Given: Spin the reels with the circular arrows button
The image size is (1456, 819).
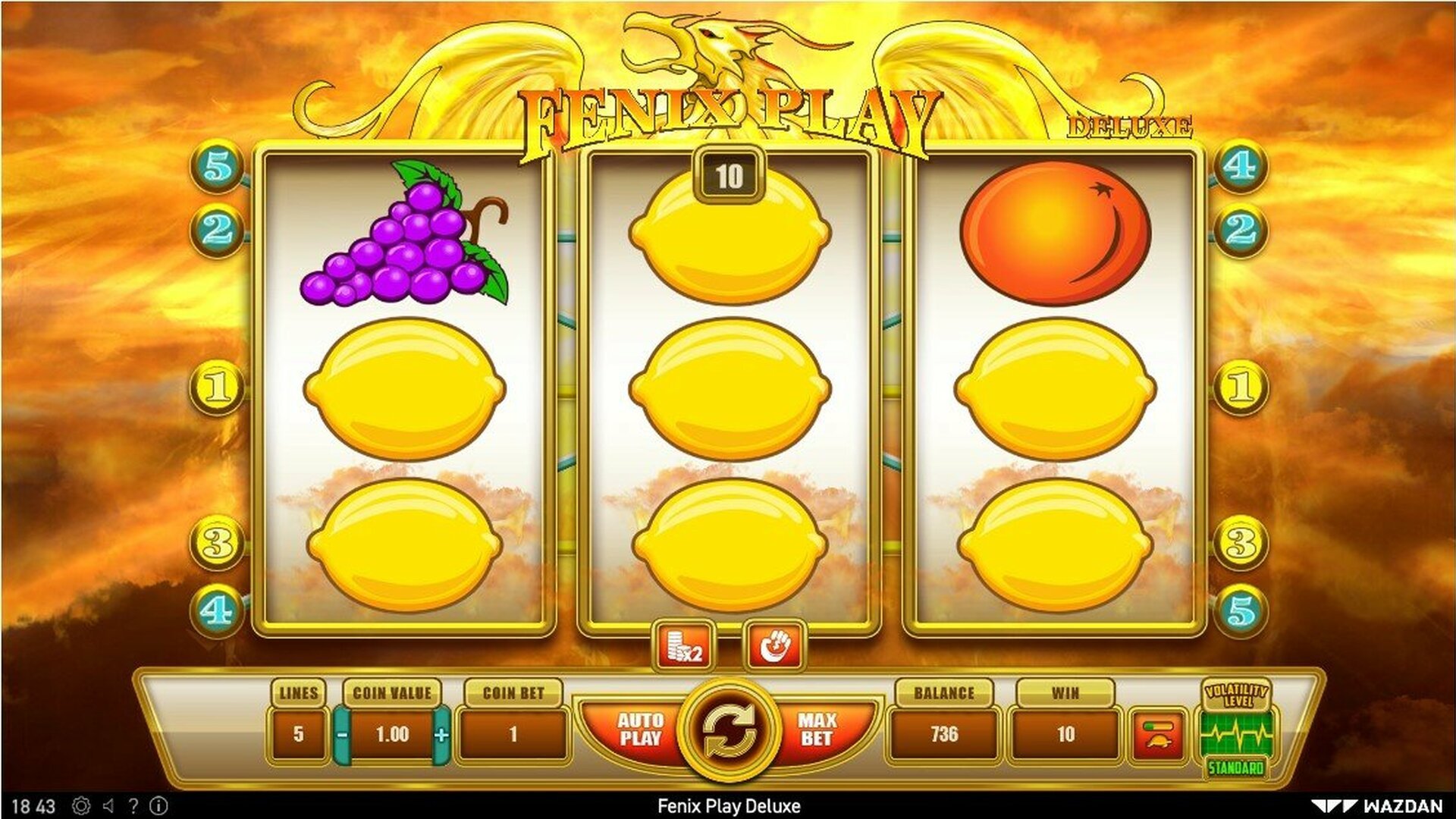Looking at the screenshot, I should tap(728, 731).
